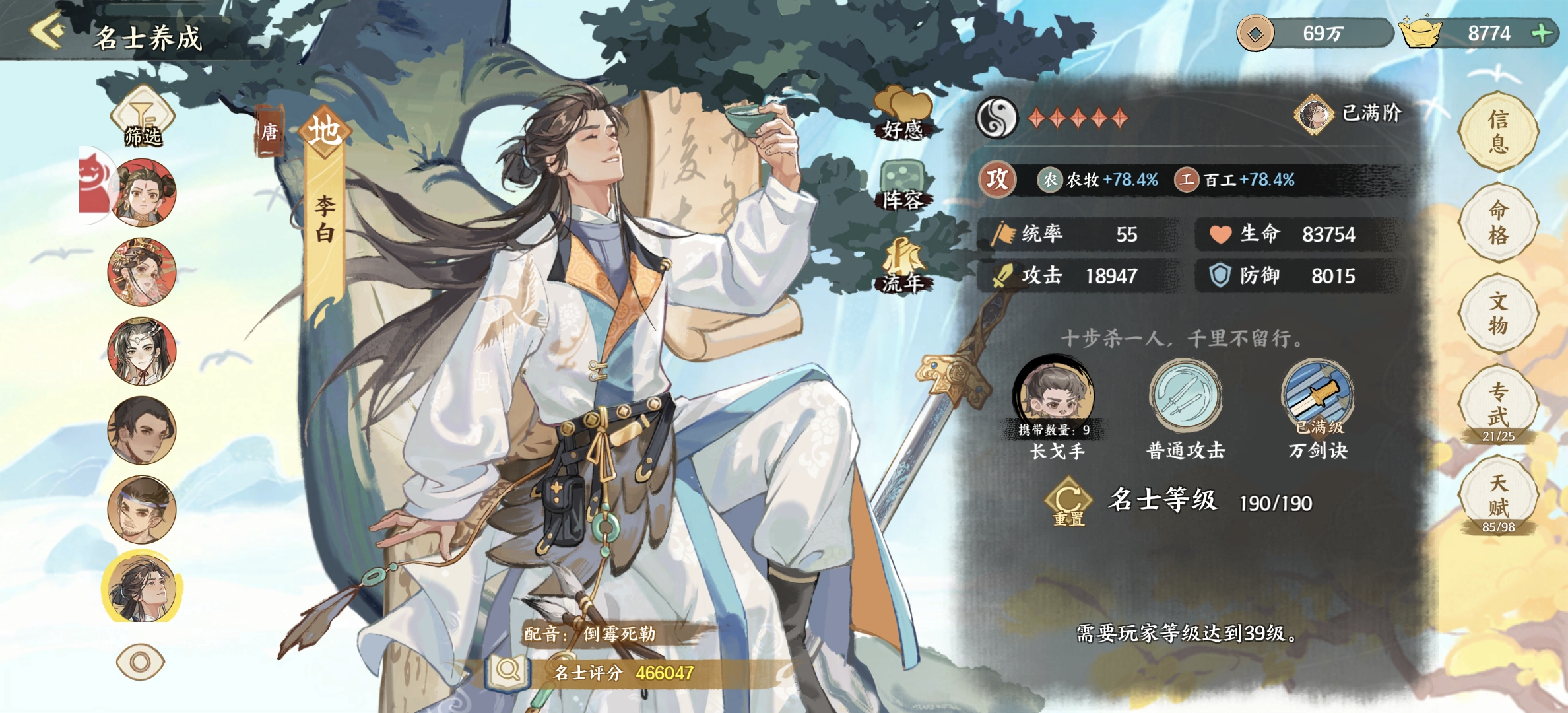Open the 流年 feature

(x=902, y=265)
